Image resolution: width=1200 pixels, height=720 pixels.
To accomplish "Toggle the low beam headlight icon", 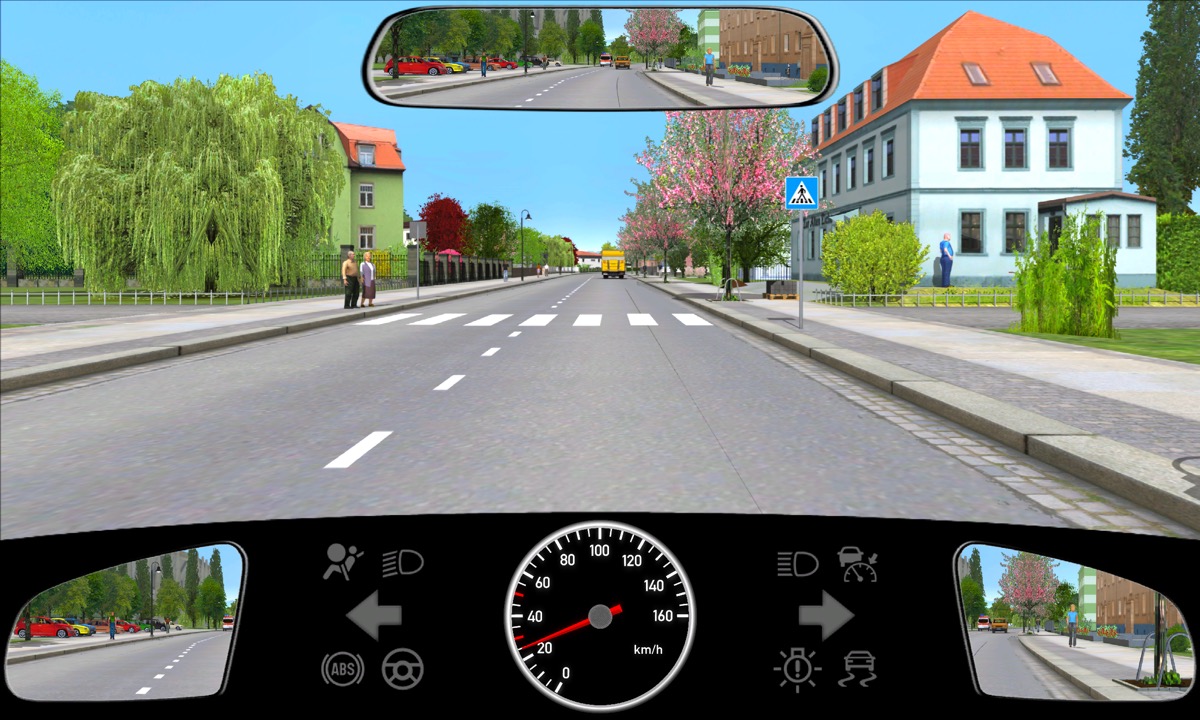I will 403,563.
